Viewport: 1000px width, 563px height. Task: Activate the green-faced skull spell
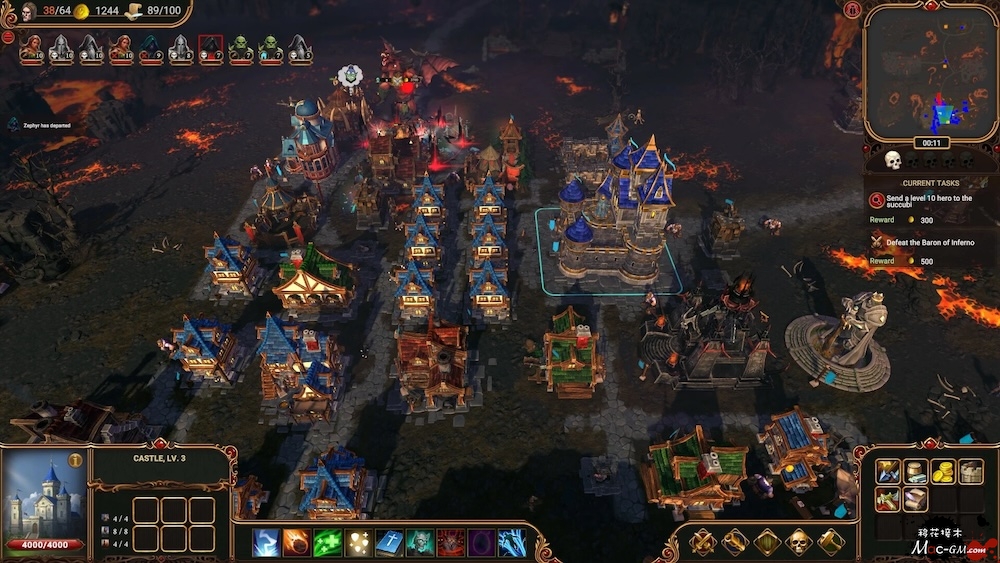click(x=419, y=542)
